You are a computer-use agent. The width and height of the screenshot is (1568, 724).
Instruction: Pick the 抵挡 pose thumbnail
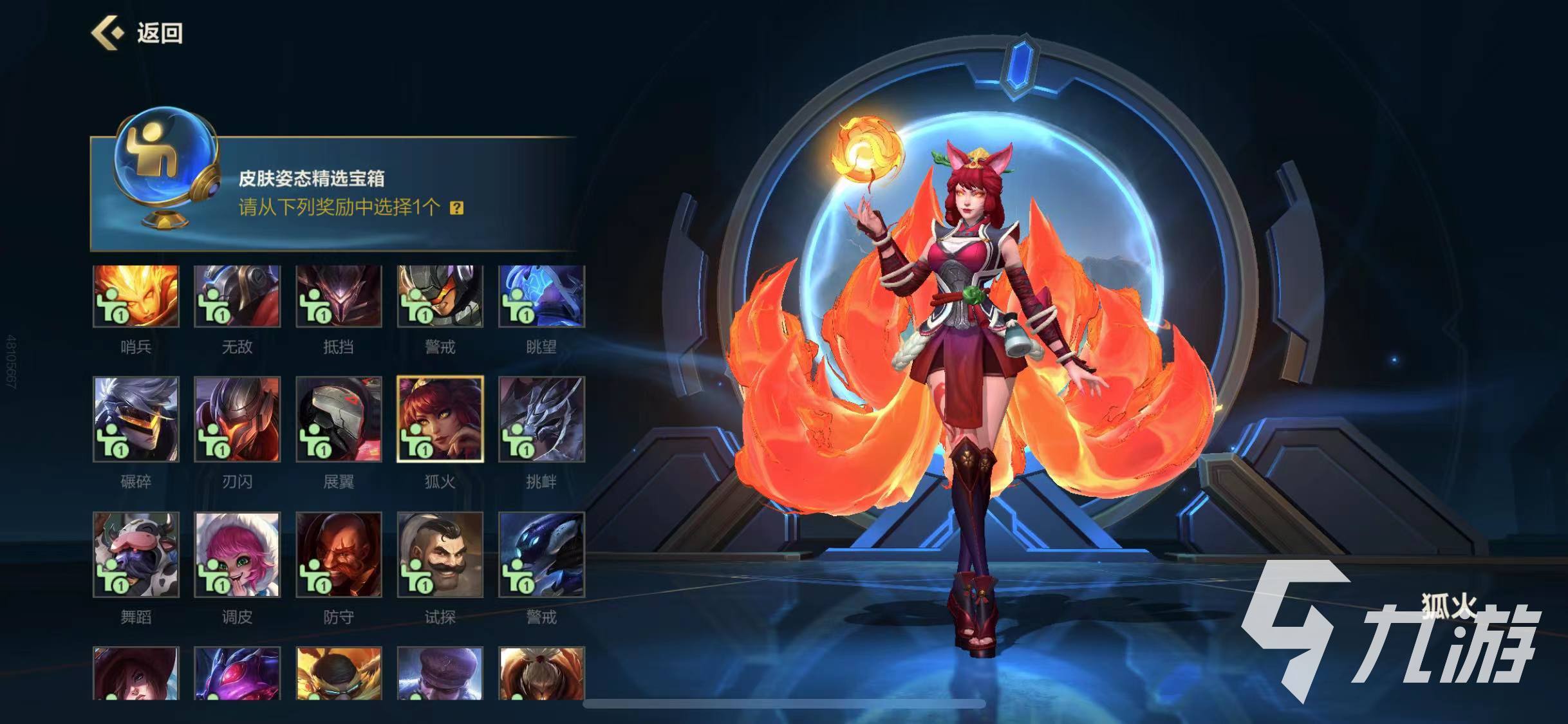(x=339, y=297)
